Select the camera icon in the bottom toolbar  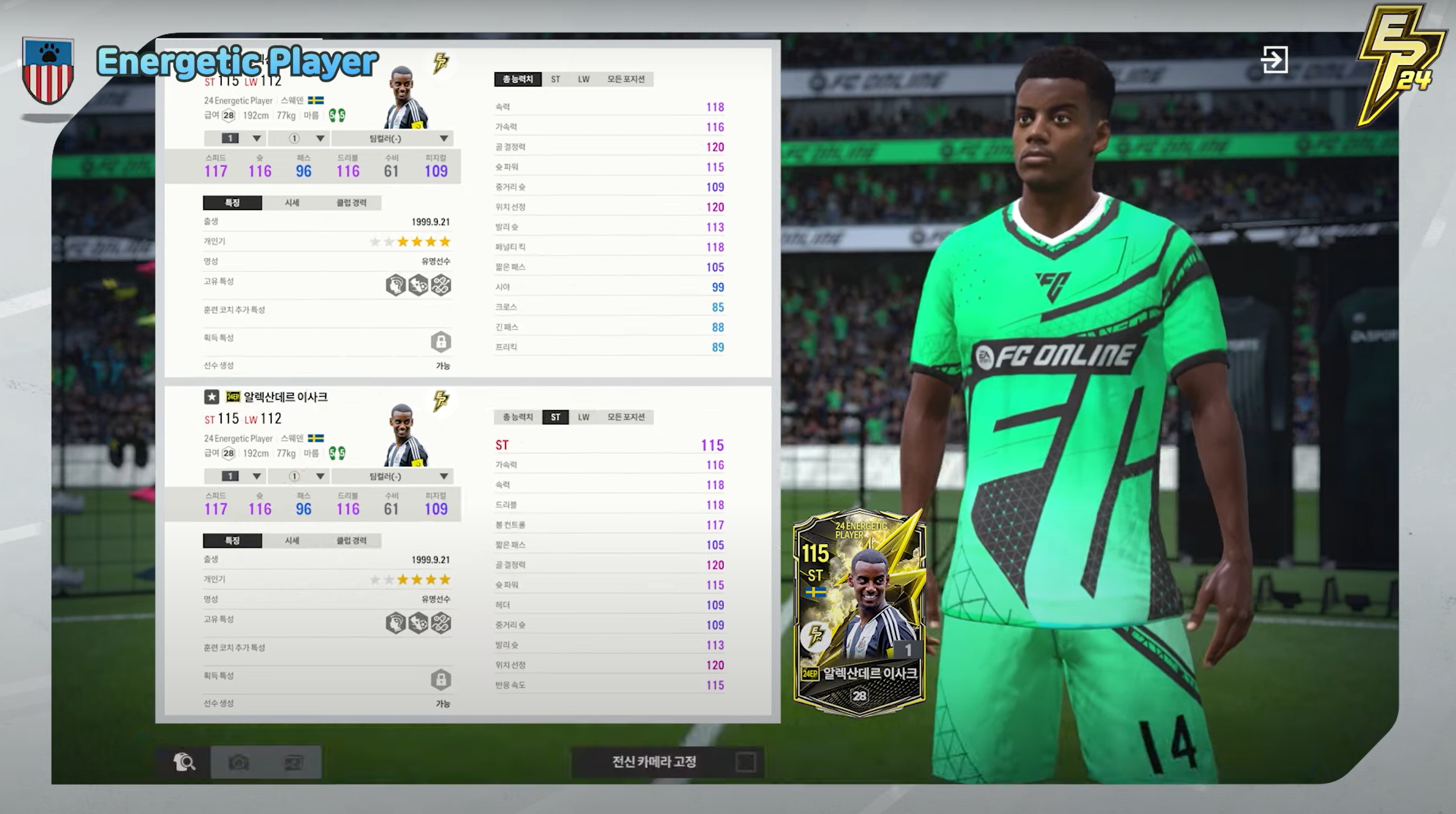point(239,763)
